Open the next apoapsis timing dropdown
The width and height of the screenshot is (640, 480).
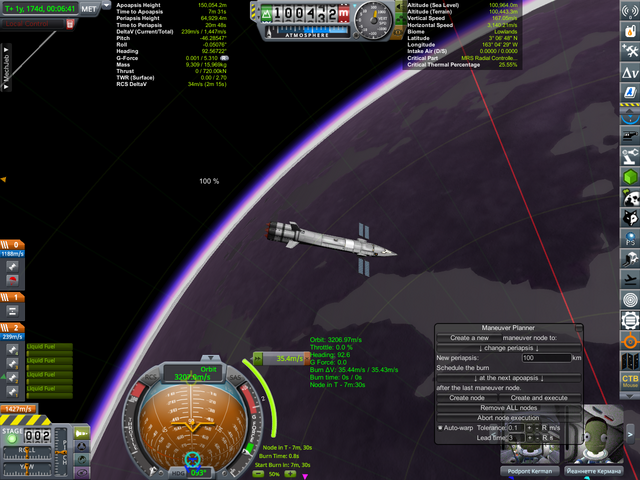tap(509, 377)
